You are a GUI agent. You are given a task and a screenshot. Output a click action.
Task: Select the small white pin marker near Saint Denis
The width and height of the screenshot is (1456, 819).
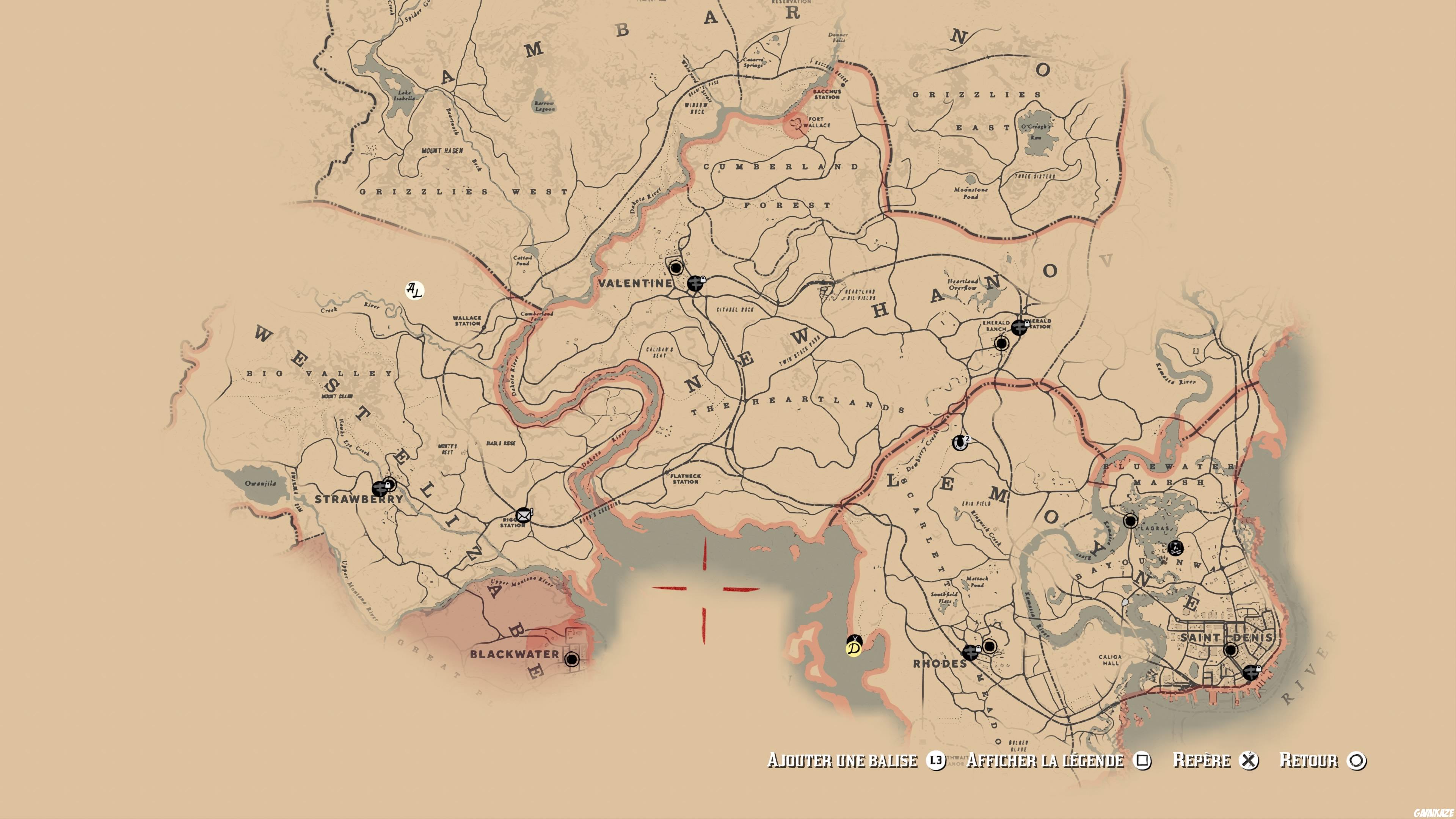tap(1125, 603)
